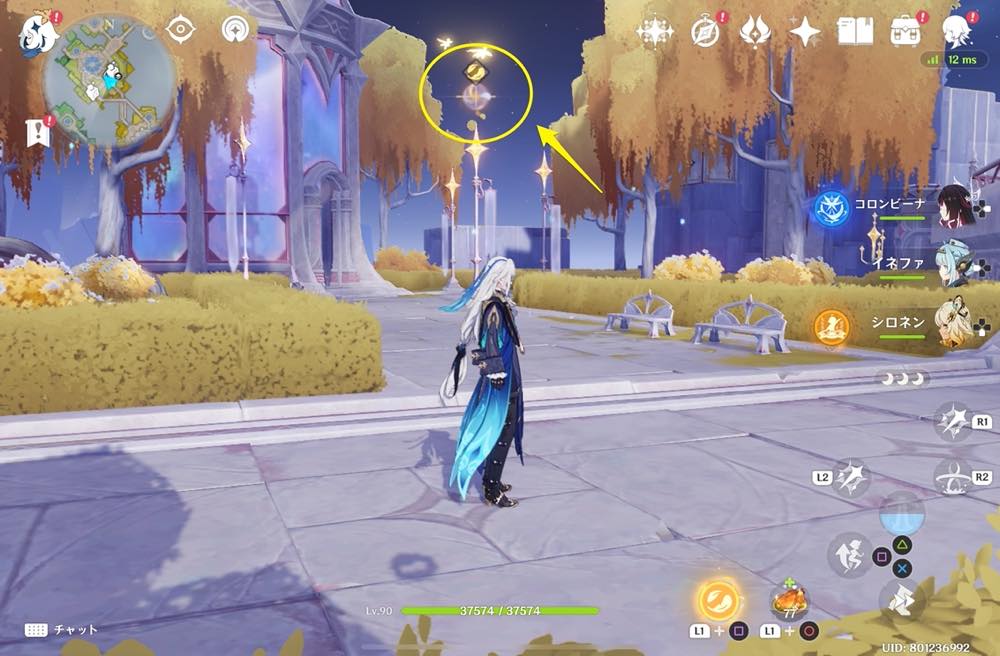Viewport: 1000px width, 656px height.
Task: Switch to party member イネファ
Action: [956, 264]
